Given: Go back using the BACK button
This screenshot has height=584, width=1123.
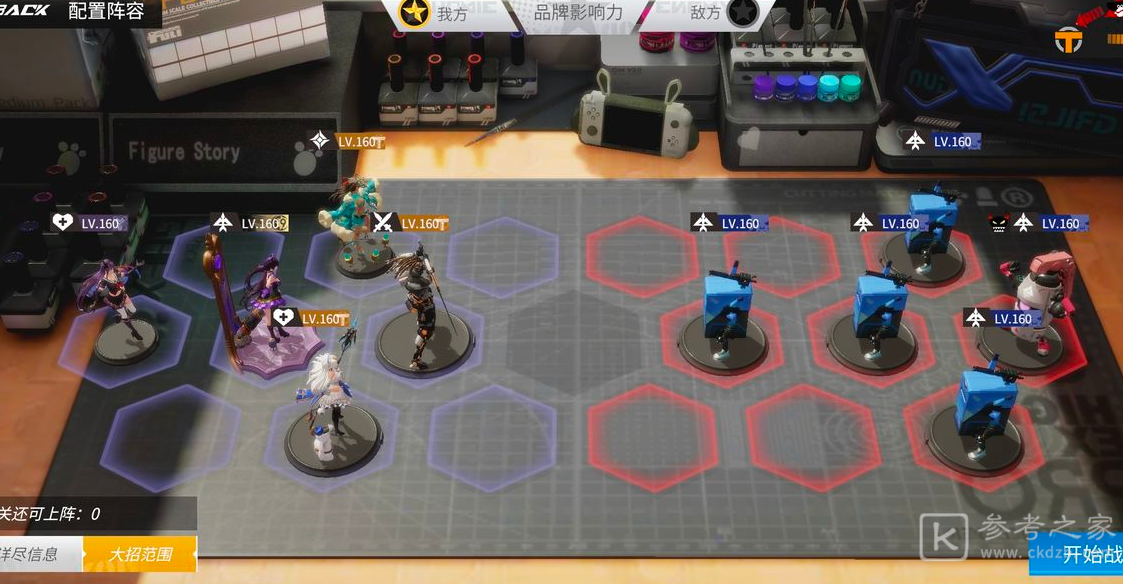Looking at the screenshot, I should (24, 10).
